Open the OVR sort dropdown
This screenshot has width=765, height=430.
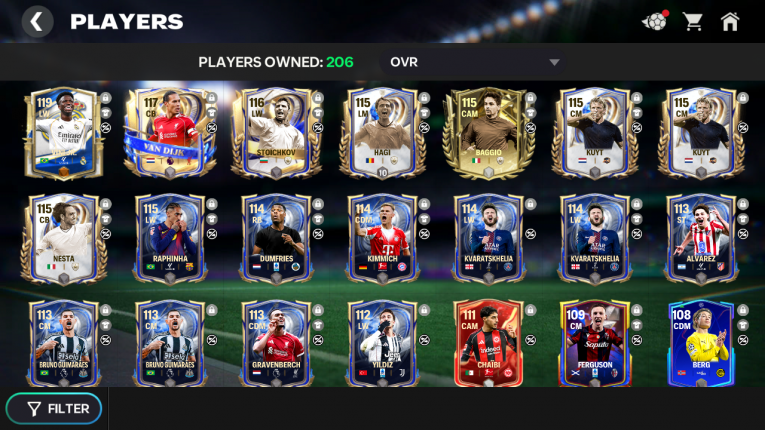[475, 62]
